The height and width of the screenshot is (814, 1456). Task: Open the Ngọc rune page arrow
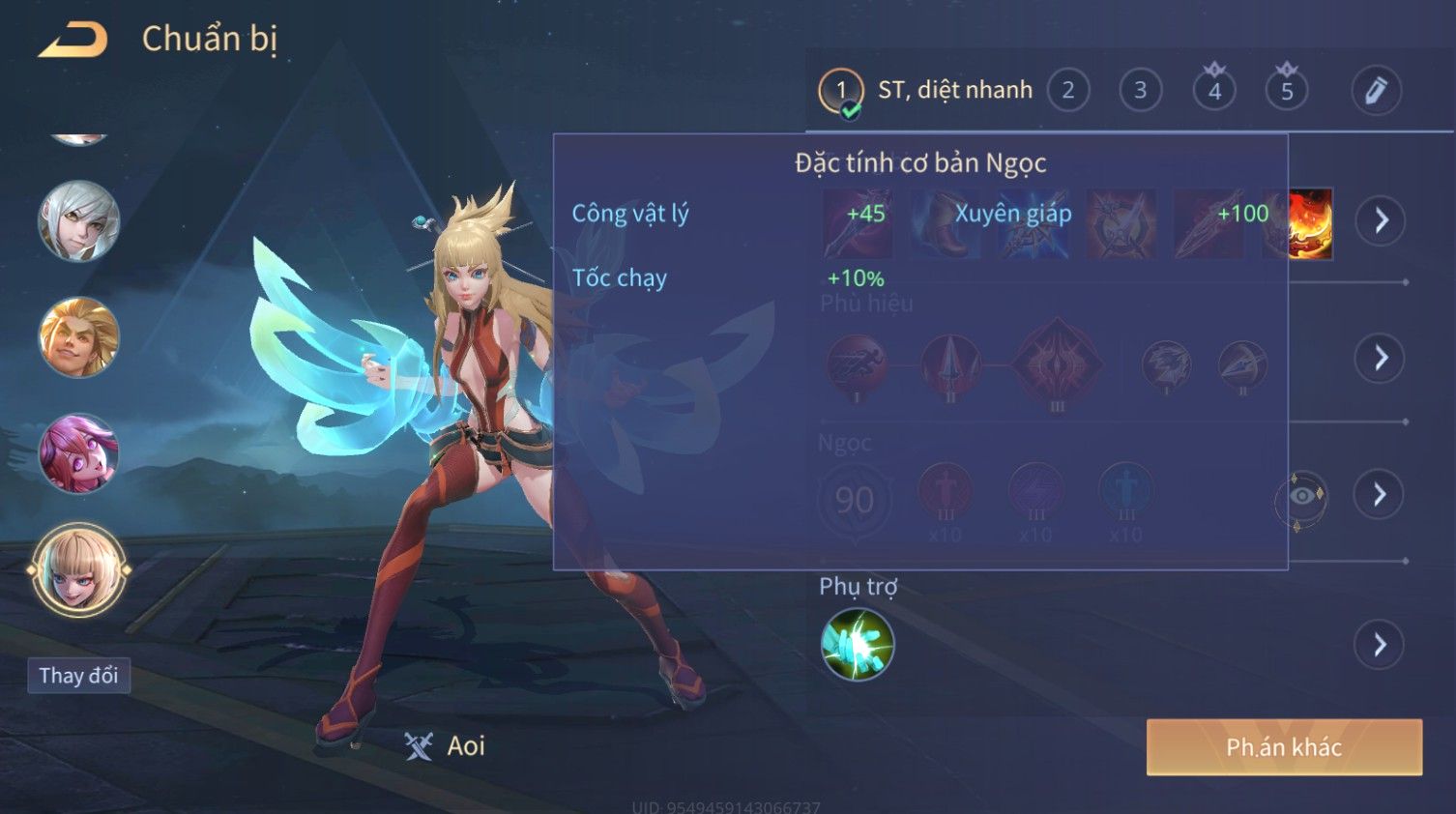coord(1381,495)
